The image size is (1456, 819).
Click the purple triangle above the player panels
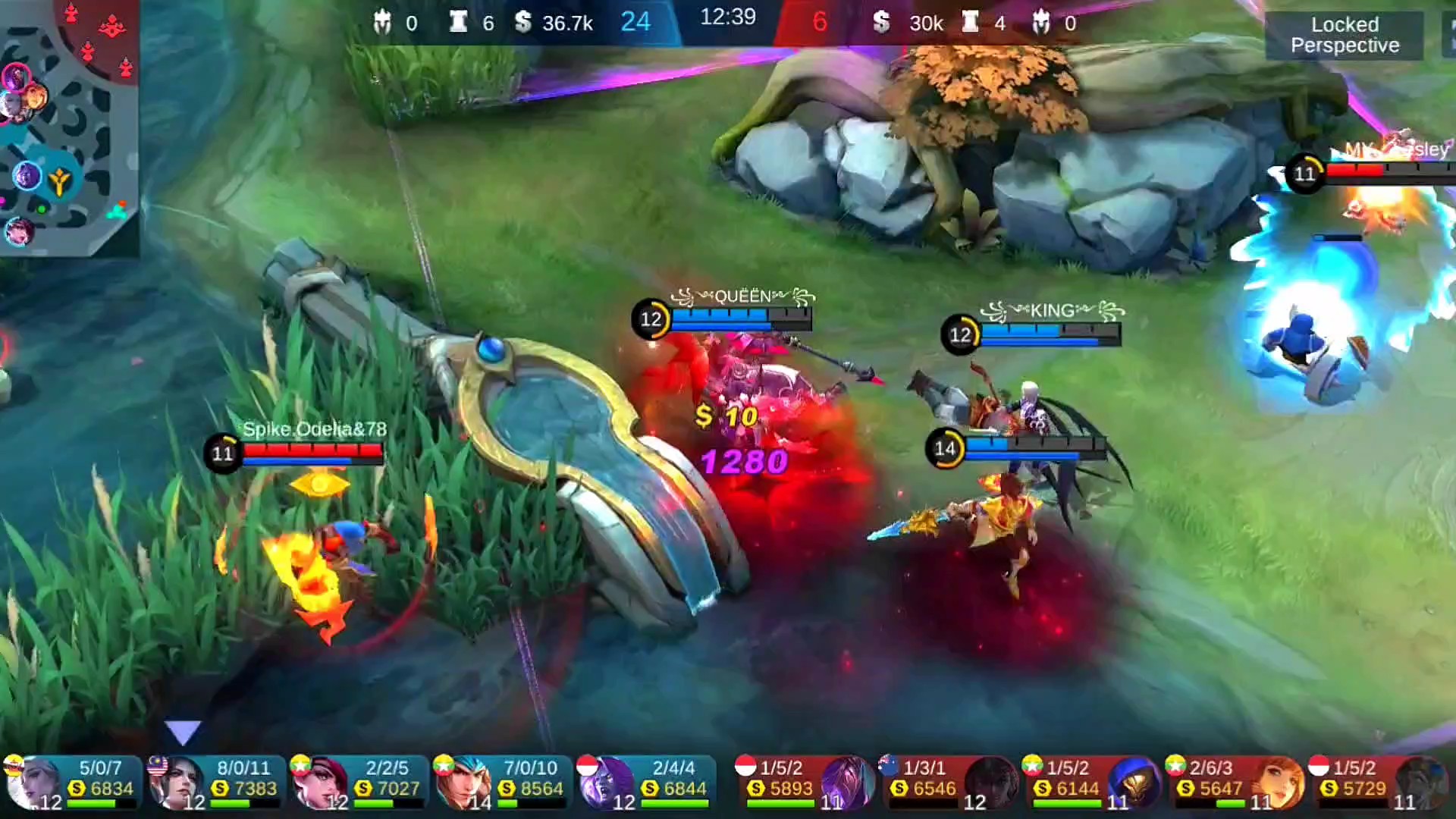pyautogui.click(x=182, y=732)
